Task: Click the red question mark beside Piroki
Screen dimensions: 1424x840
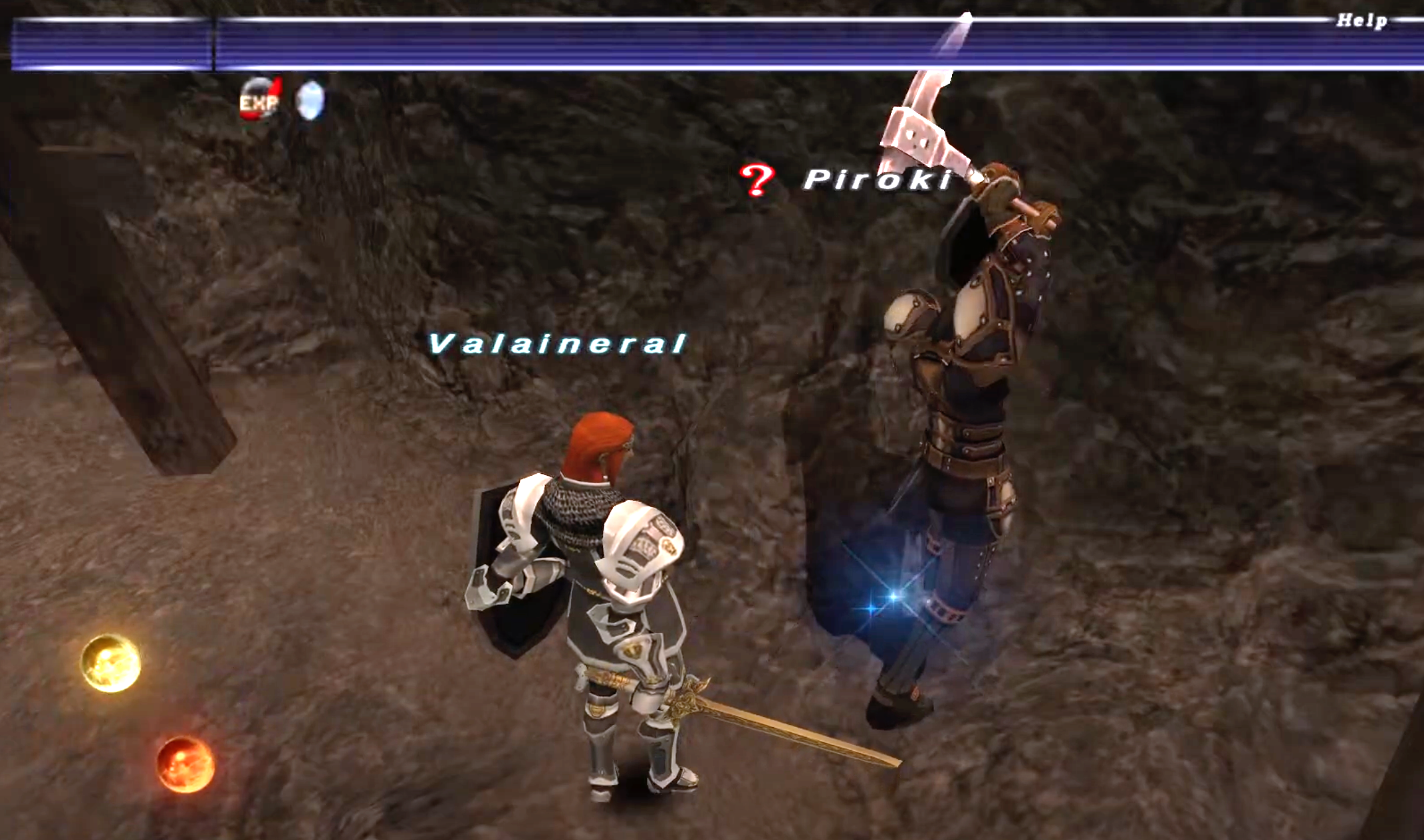Action: [x=757, y=179]
